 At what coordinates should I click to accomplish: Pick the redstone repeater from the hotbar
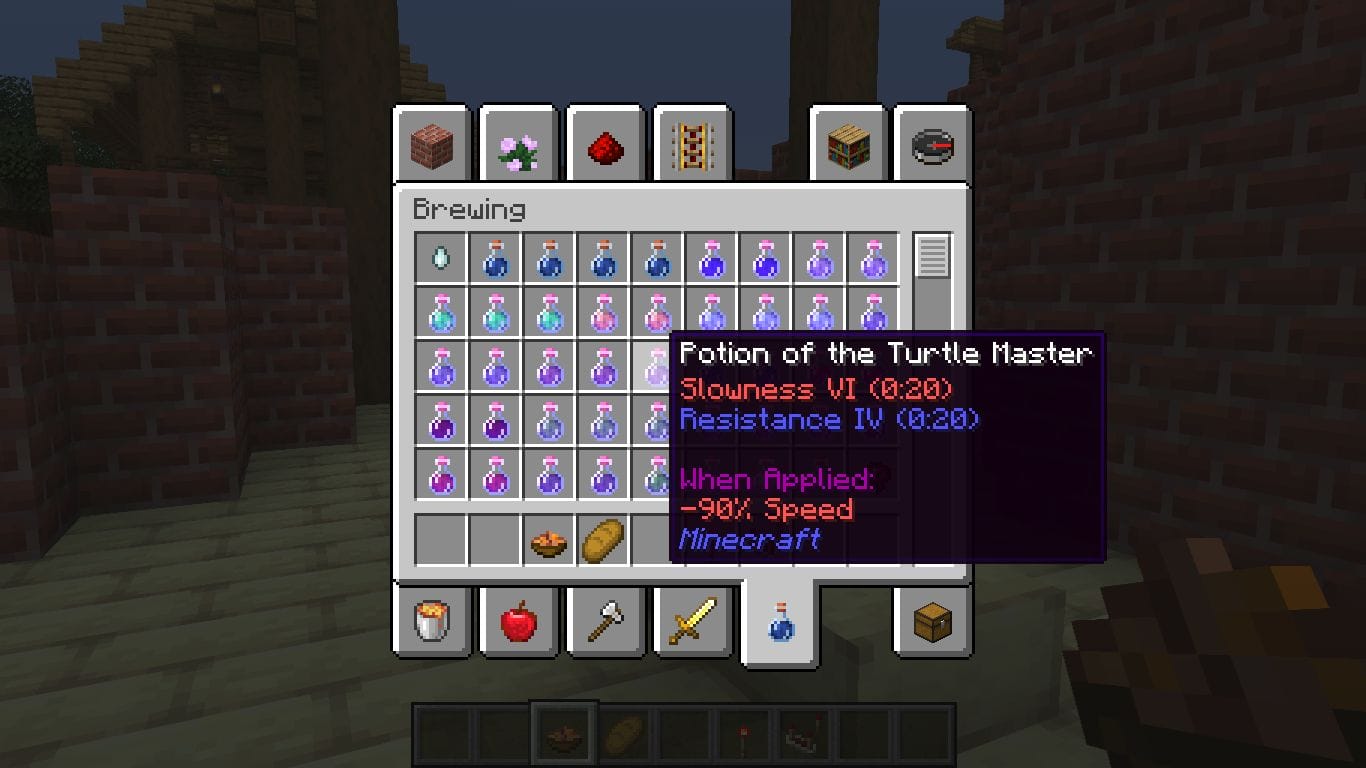coord(805,733)
